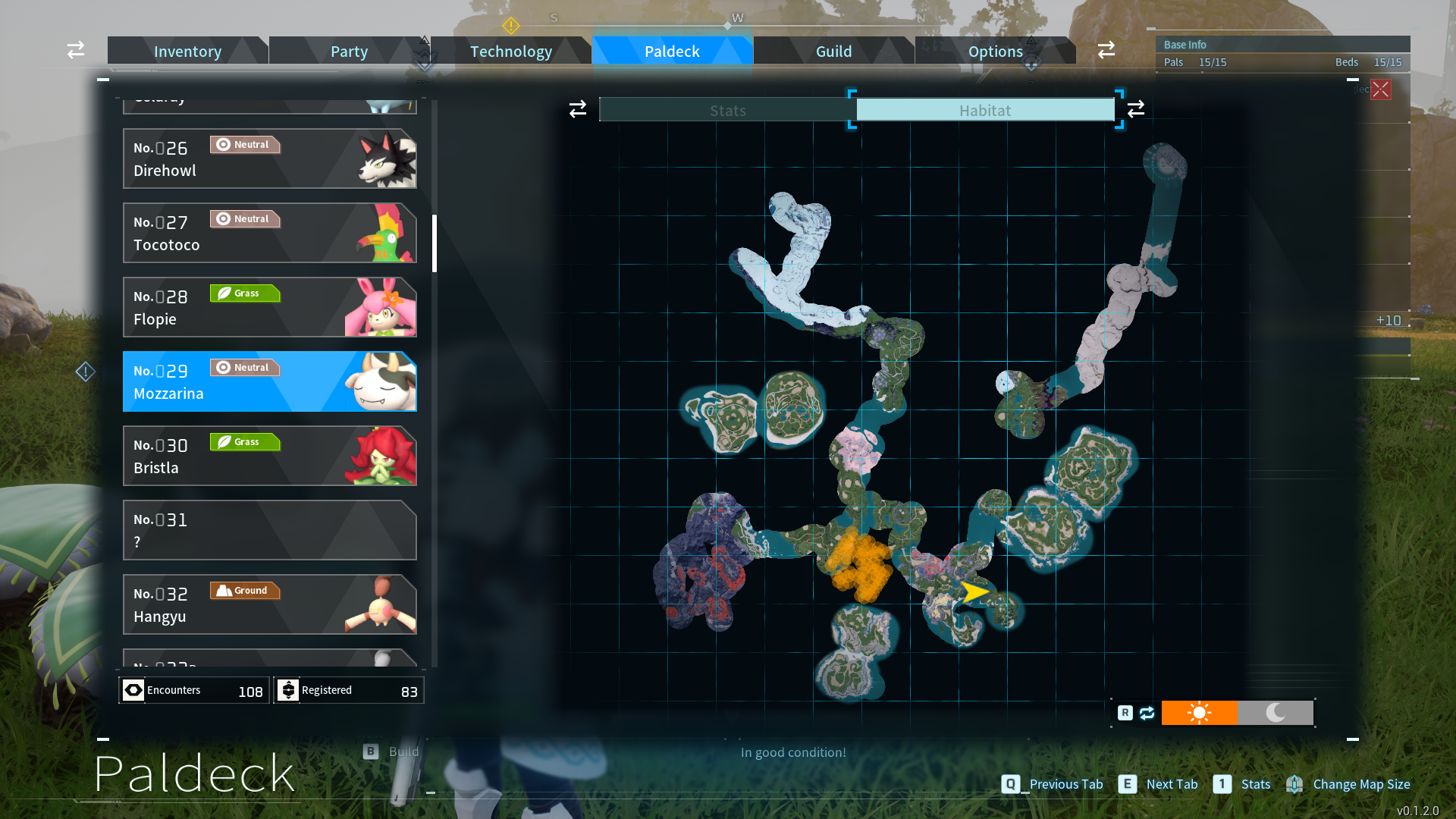Pick Bristla from the Pal list

click(269, 456)
